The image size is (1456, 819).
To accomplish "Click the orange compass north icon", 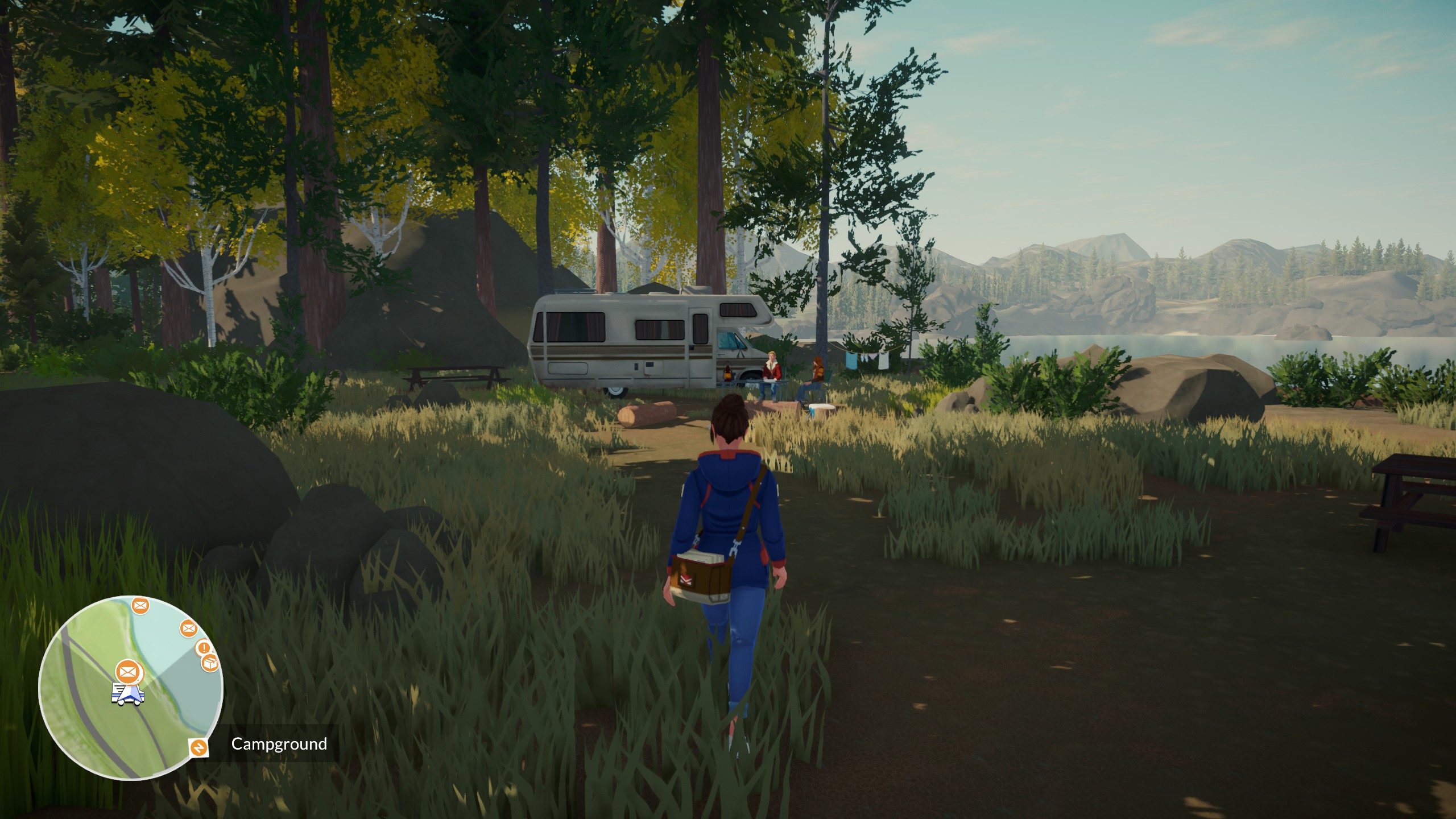I will tap(199, 747).
